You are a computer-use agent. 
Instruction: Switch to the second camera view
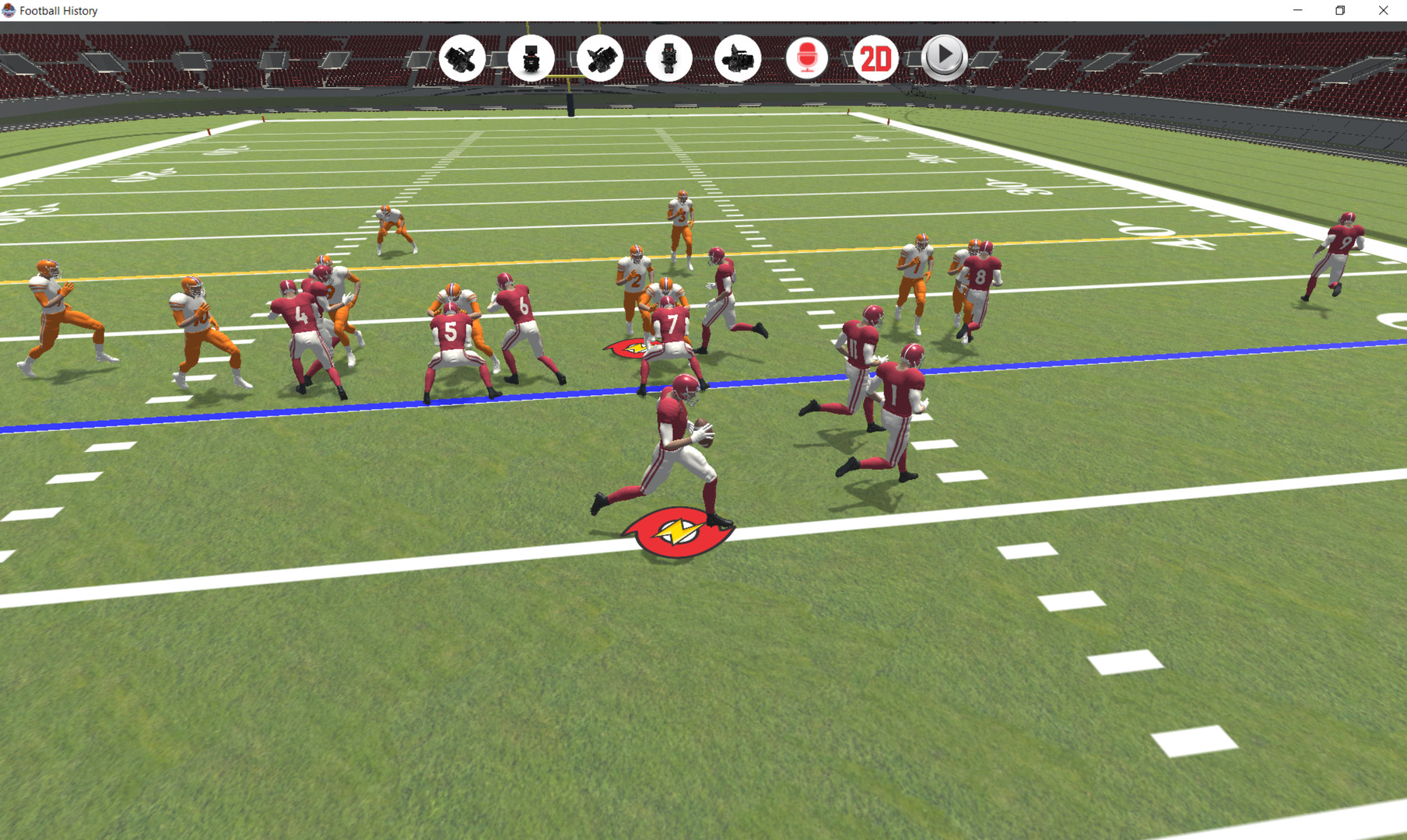(x=532, y=58)
